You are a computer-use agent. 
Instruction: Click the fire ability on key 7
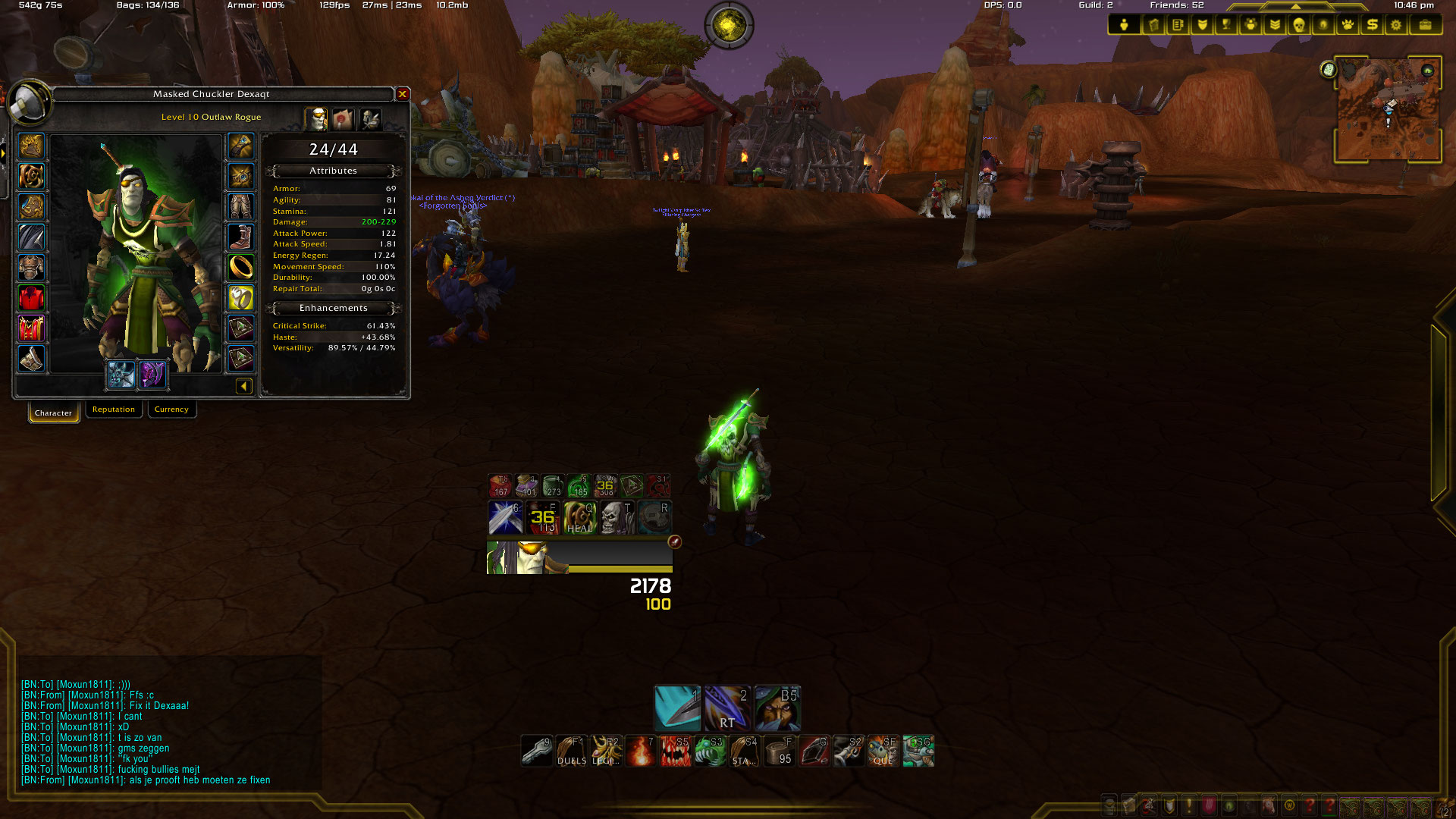(x=642, y=751)
